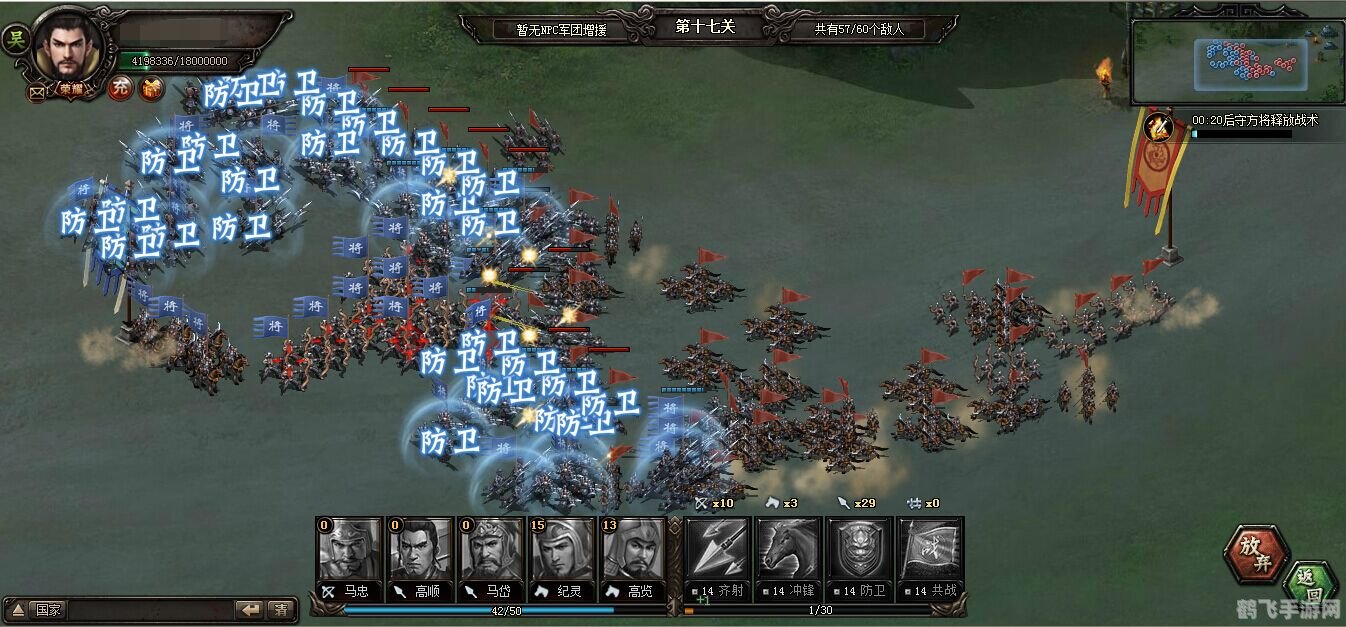The image size is (1346, 627).
Task: Click the 清 clear chat button
Action: (x=281, y=609)
